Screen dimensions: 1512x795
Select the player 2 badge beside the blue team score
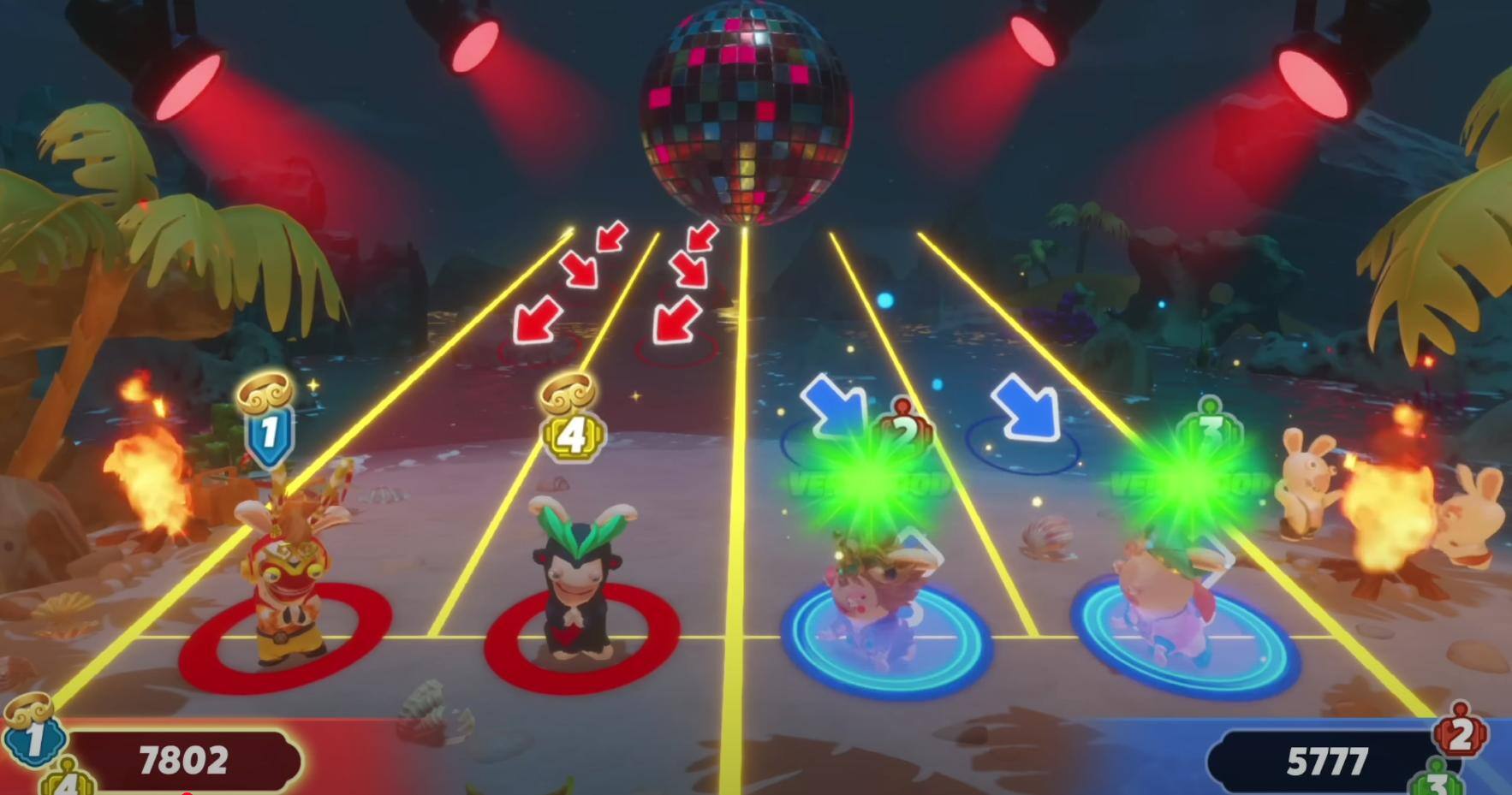click(x=1460, y=734)
